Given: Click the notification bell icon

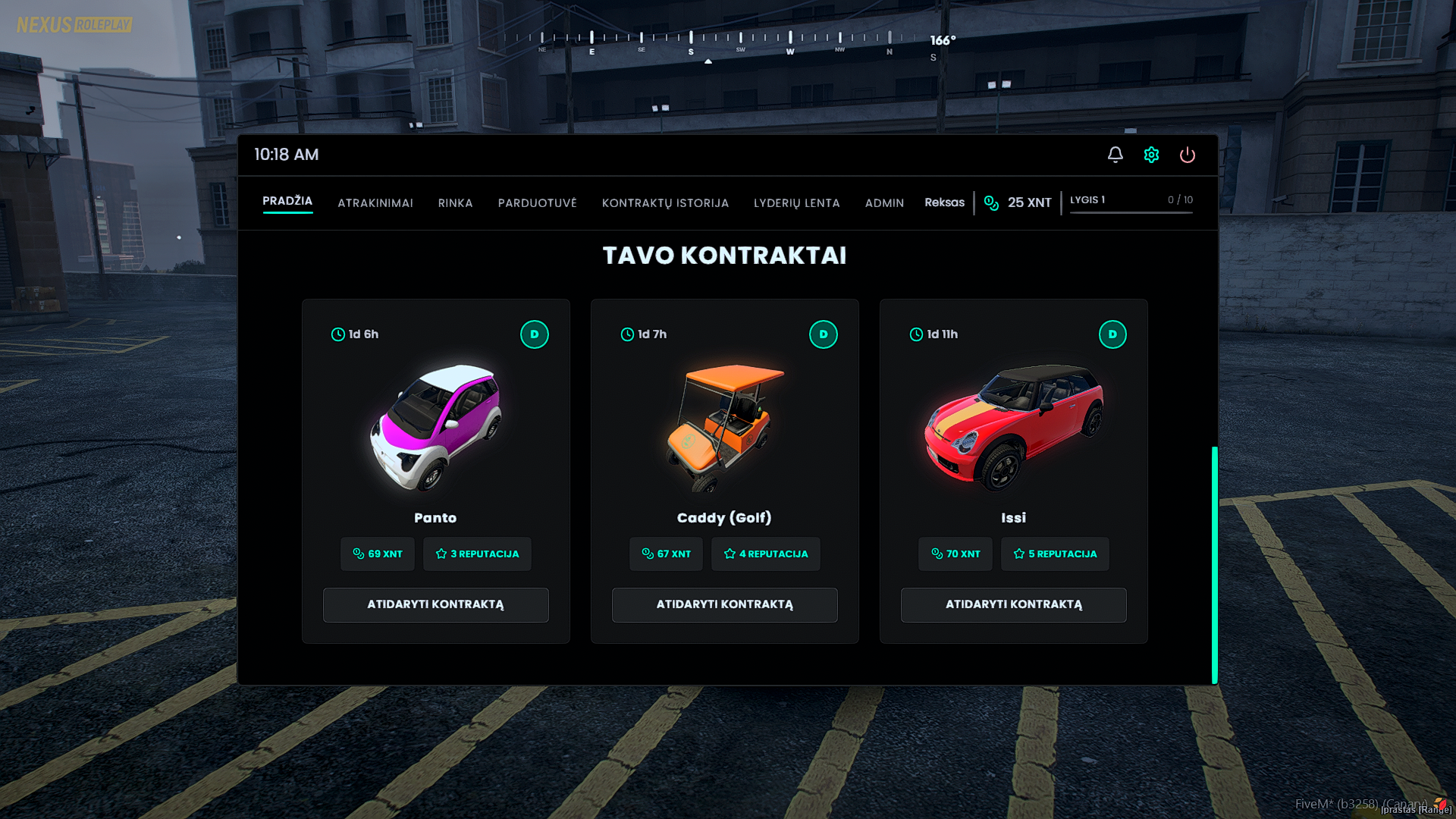Looking at the screenshot, I should coord(1115,155).
